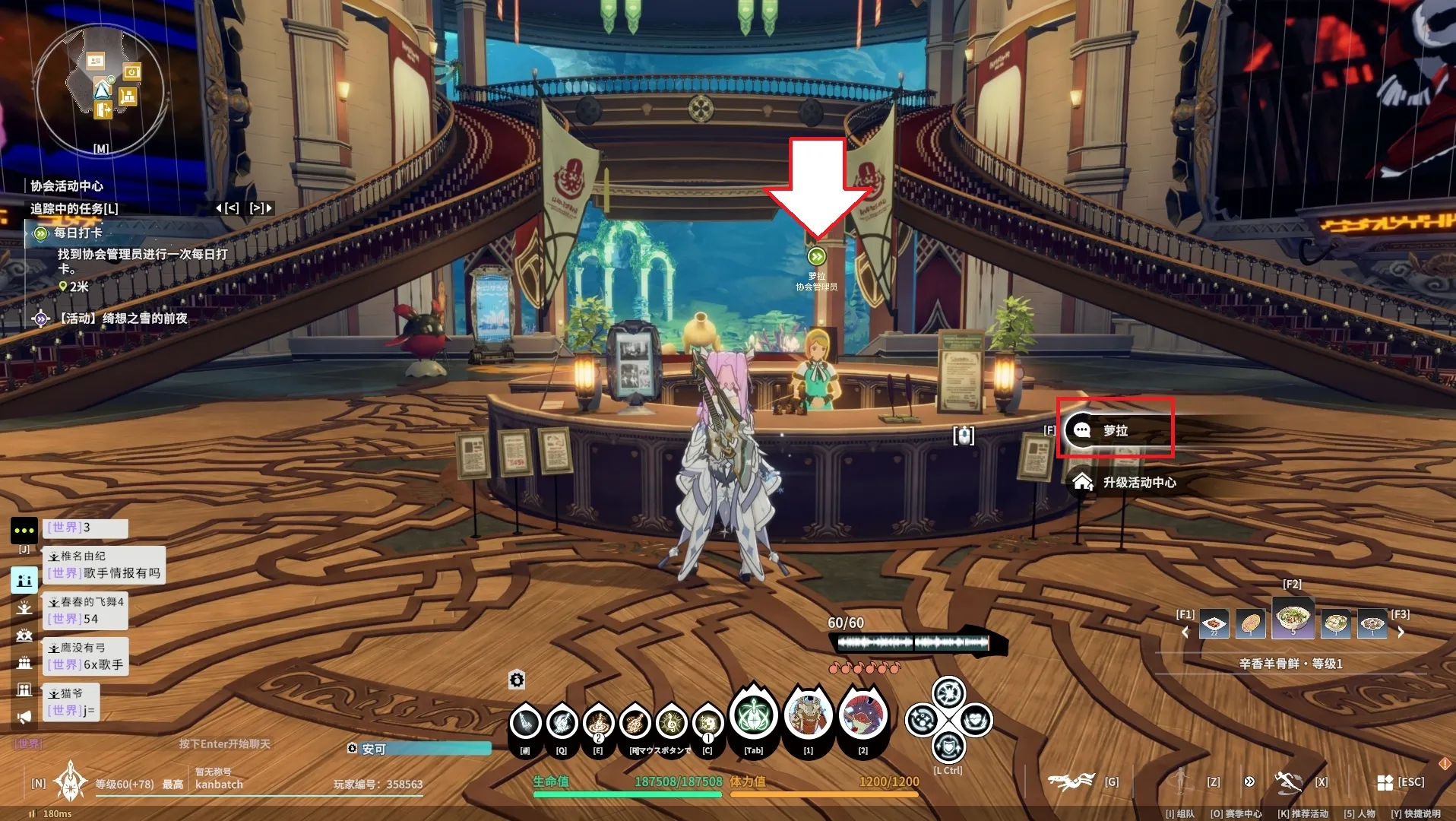Open the small gear icon above skills

click(x=517, y=680)
